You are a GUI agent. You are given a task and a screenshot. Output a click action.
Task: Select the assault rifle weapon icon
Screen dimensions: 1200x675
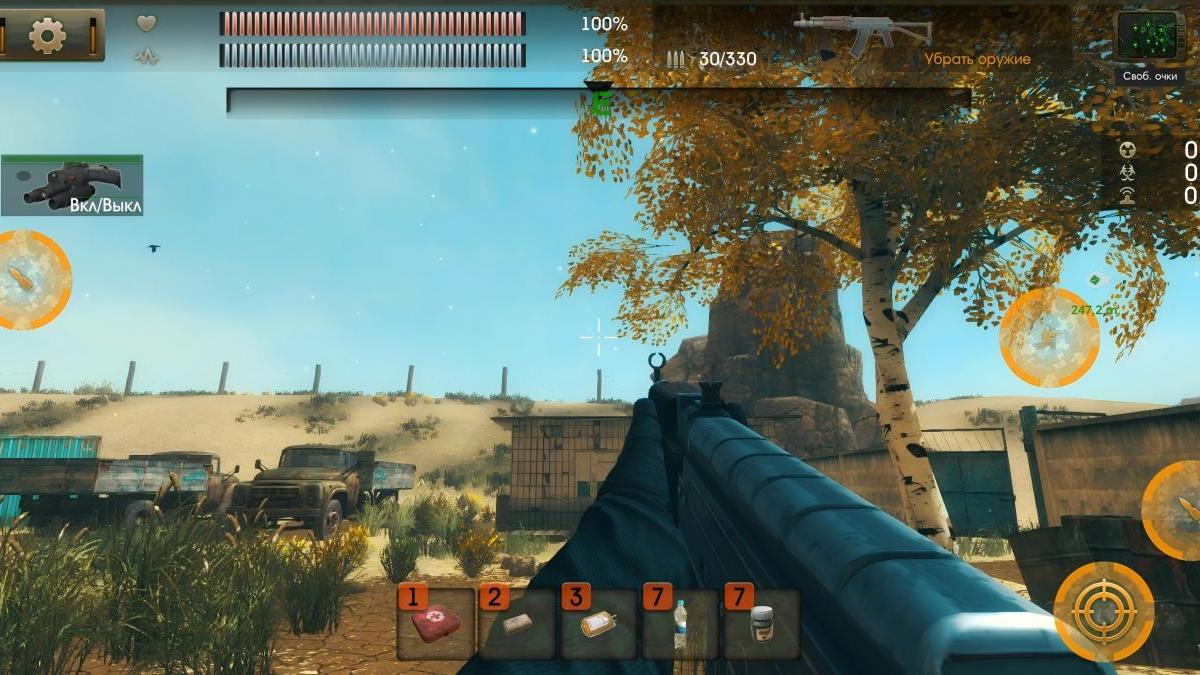861,31
